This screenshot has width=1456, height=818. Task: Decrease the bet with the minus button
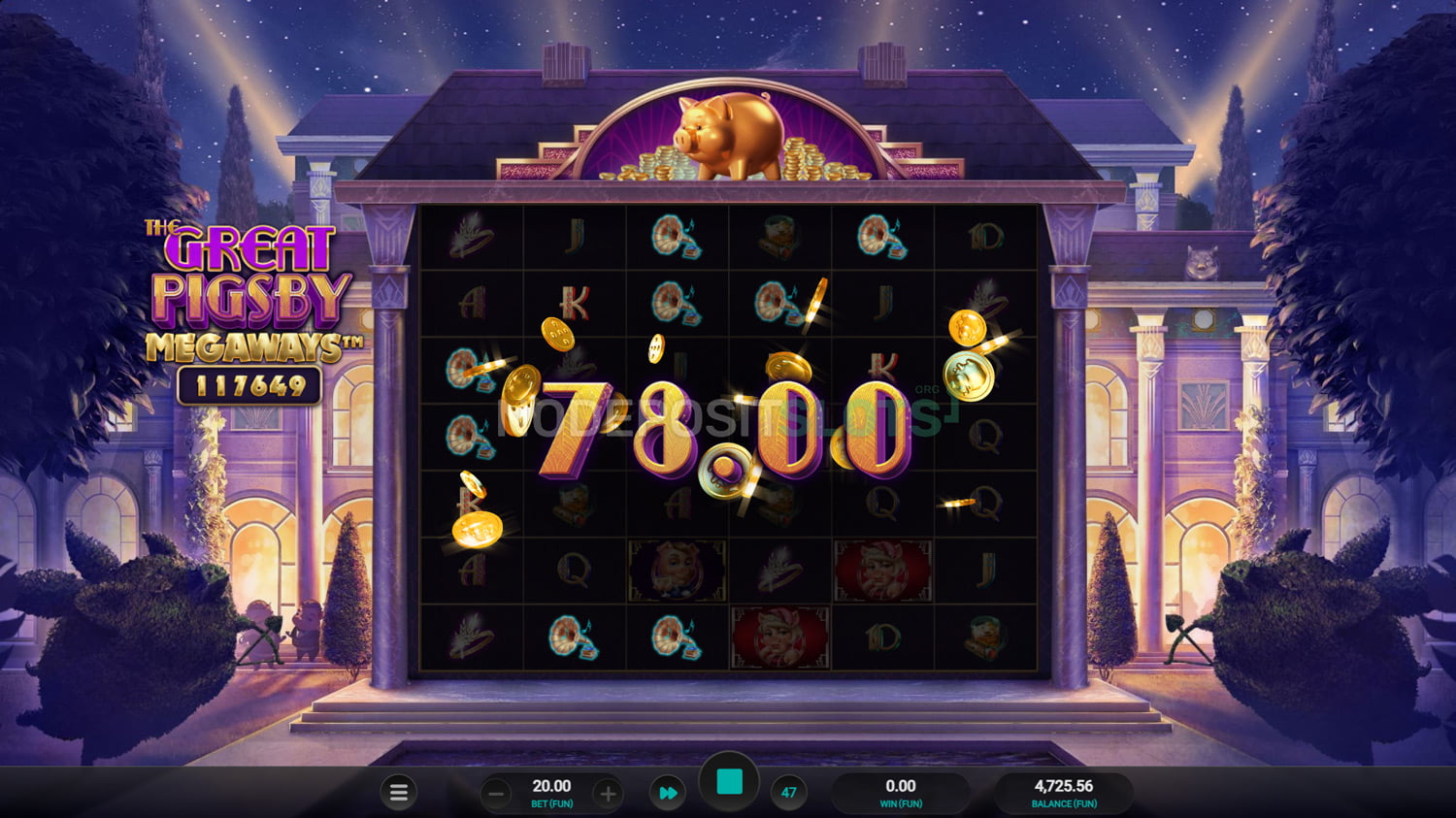(496, 794)
